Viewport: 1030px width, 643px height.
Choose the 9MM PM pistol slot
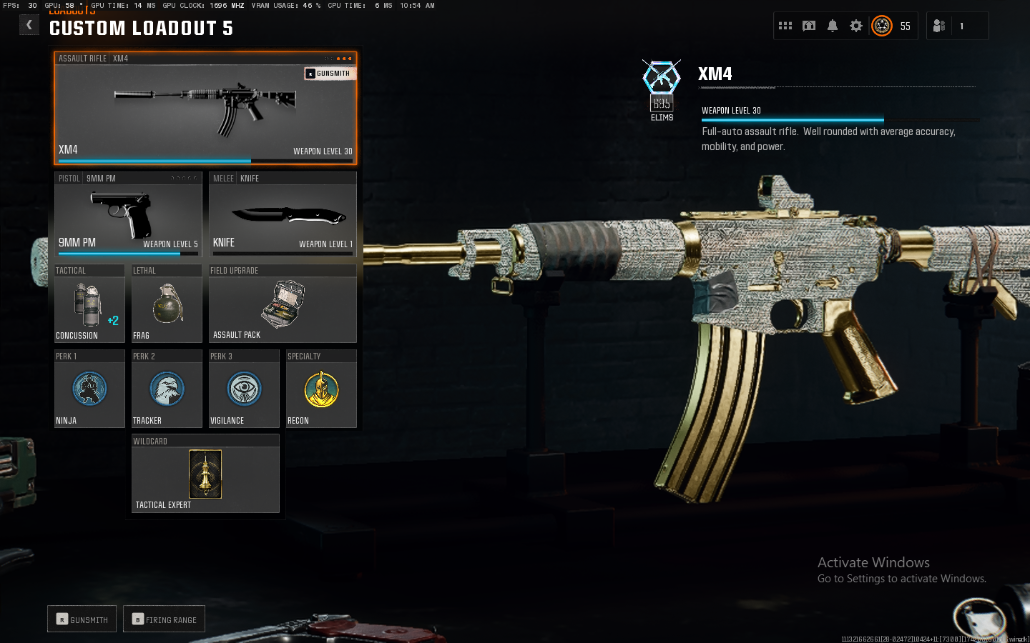point(129,214)
